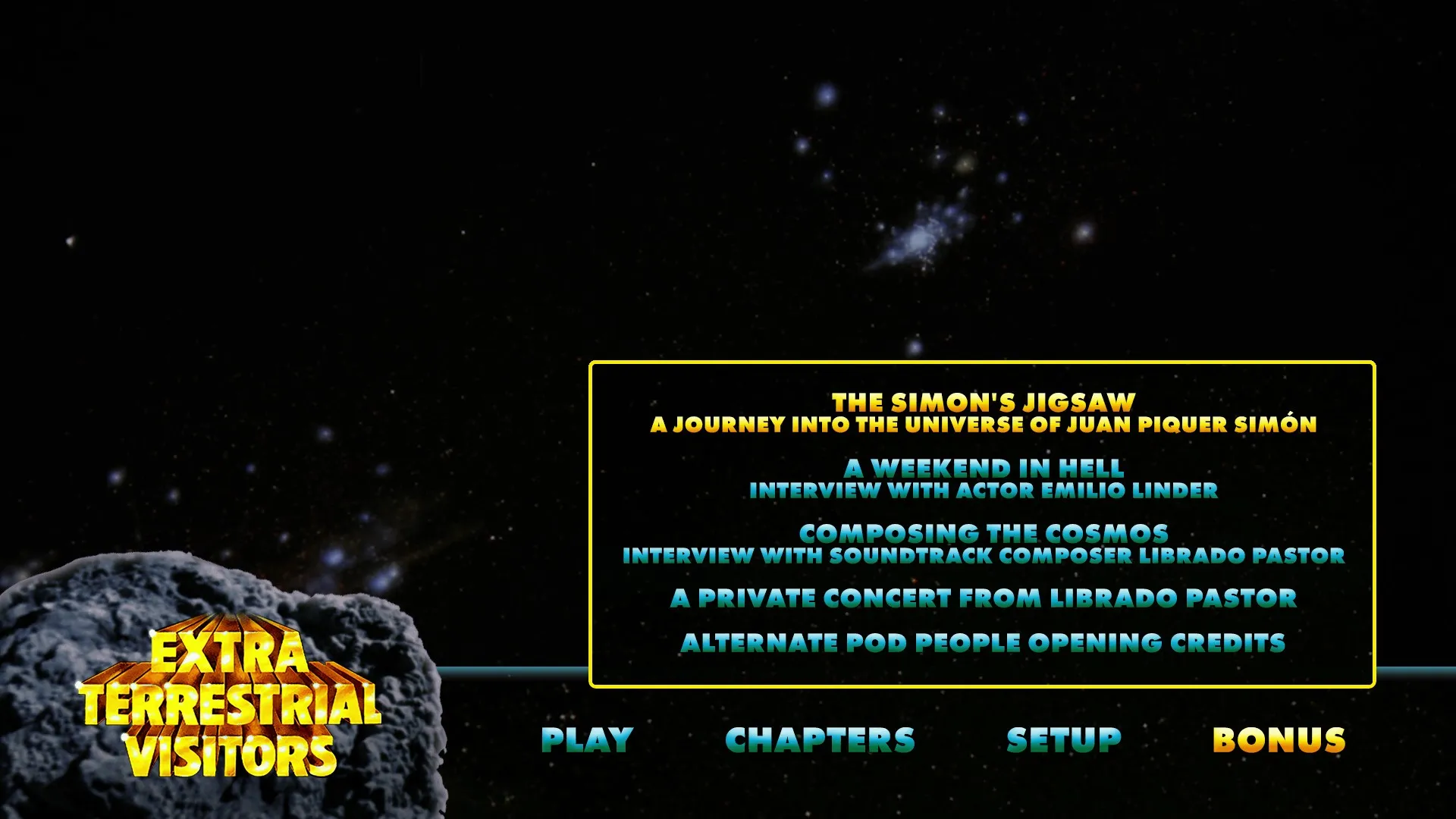Click "Interview with Actor Emilio Linder" text

click(x=982, y=489)
